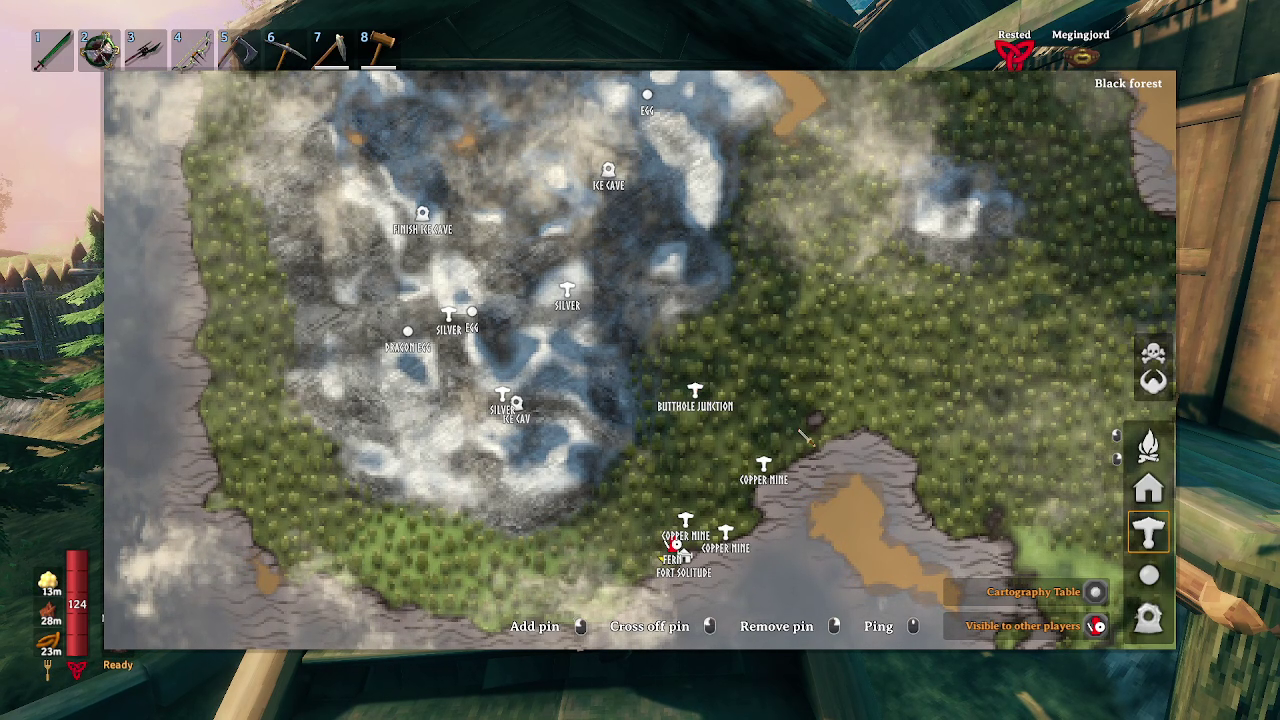The image size is (1280, 720).
Task: Toggle Visible to other players
Action: [1097, 626]
